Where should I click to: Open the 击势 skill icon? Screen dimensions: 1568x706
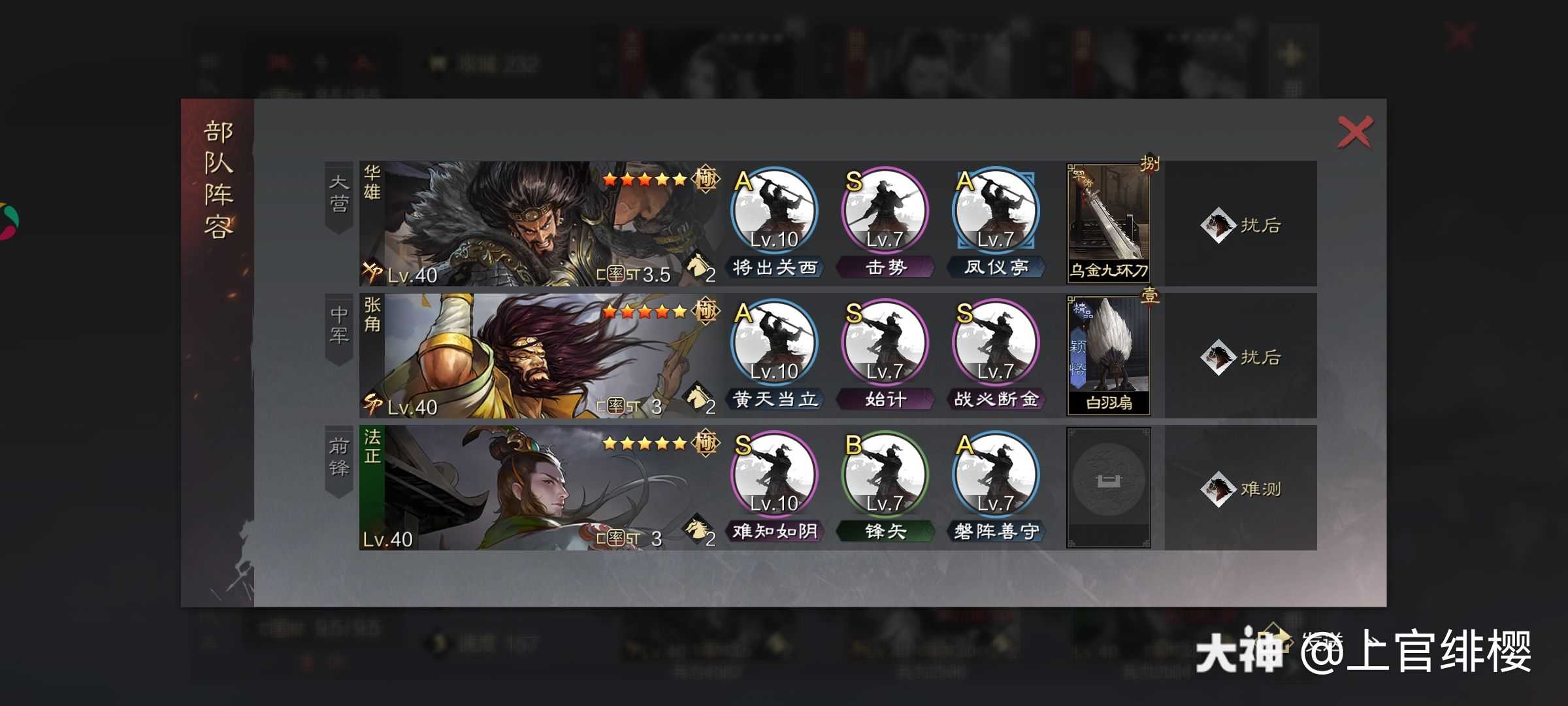point(885,213)
